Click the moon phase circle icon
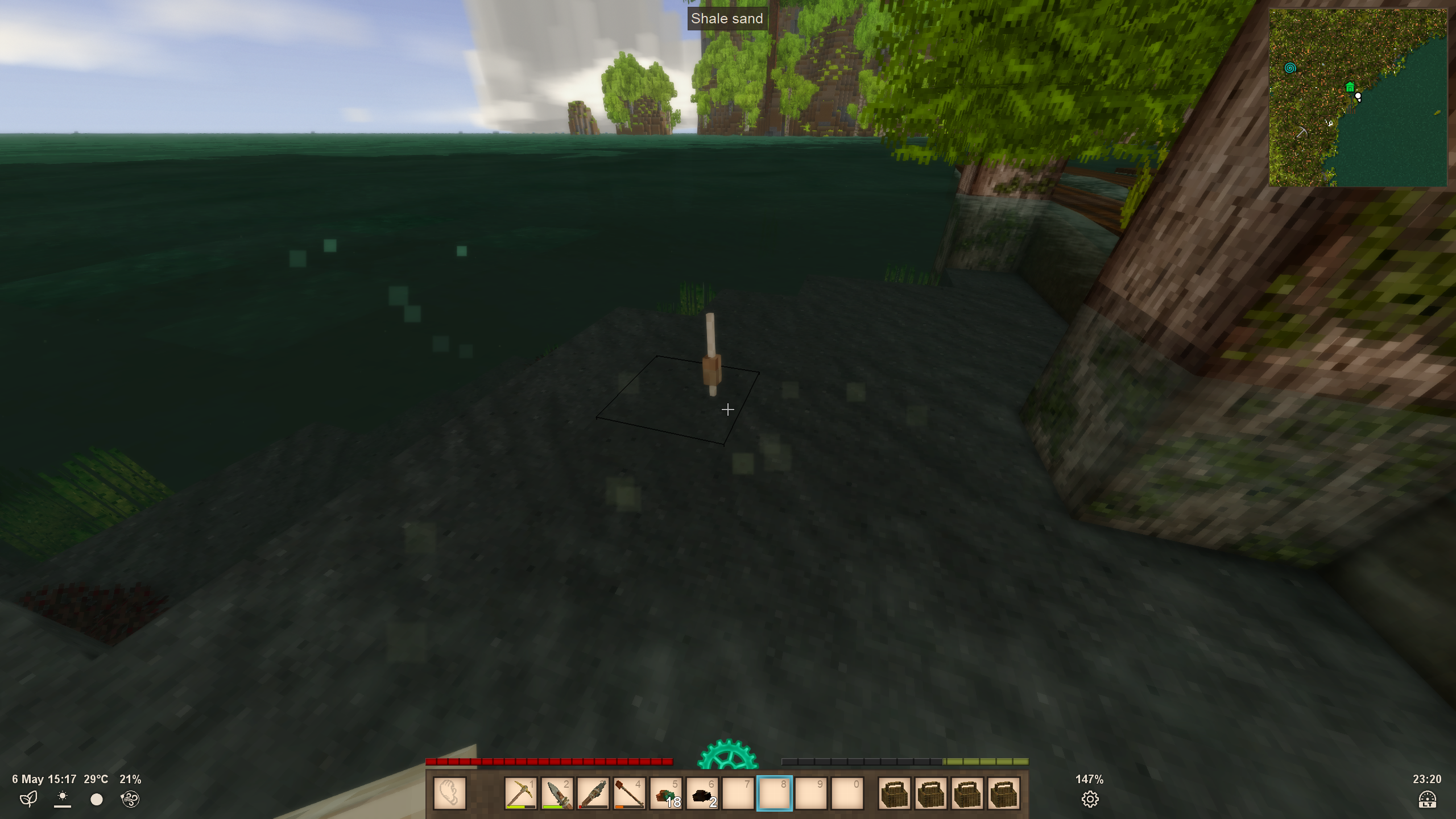This screenshot has height=819, width=1456. pos(97,800)
